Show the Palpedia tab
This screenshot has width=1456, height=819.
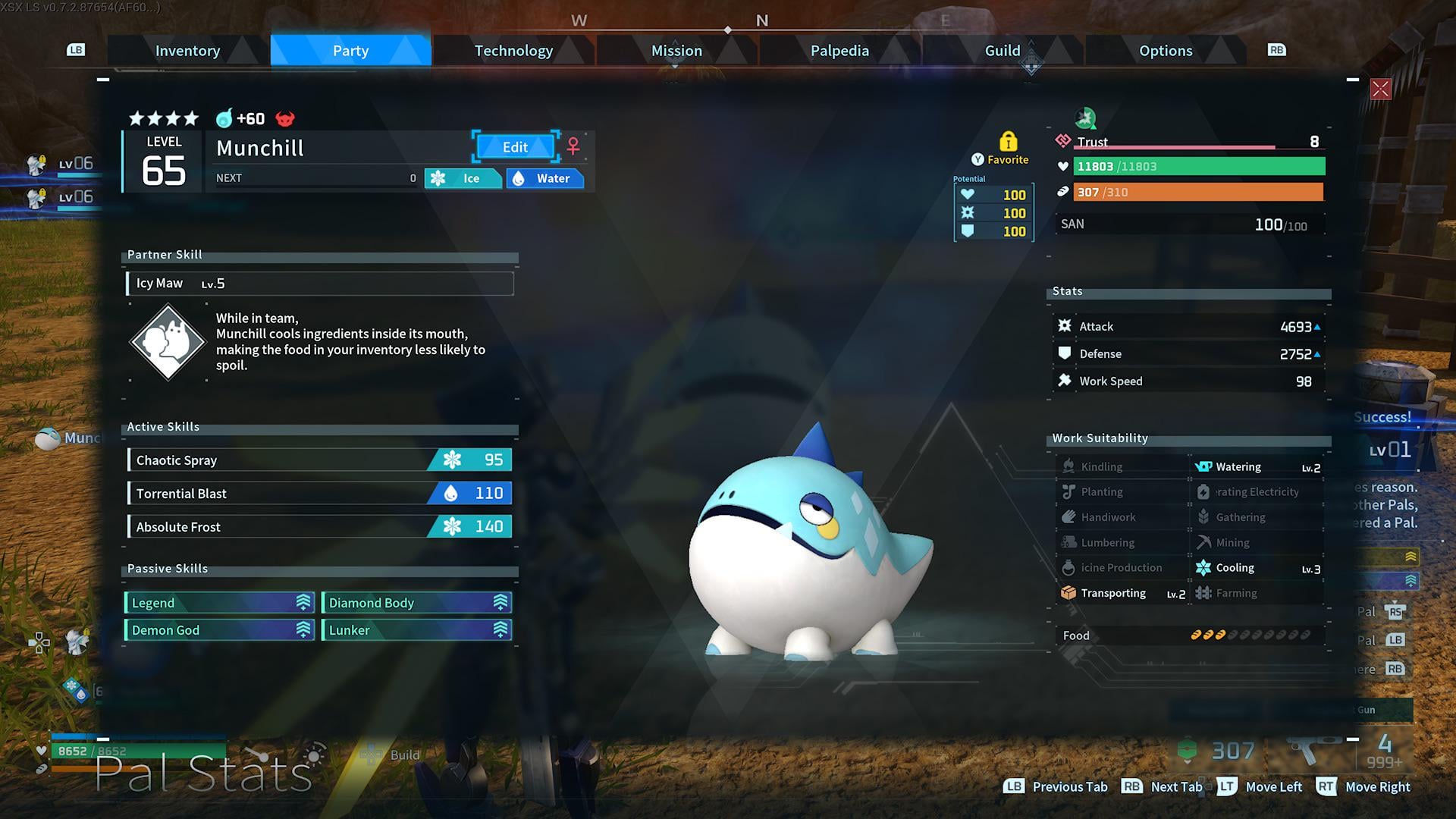839,51
